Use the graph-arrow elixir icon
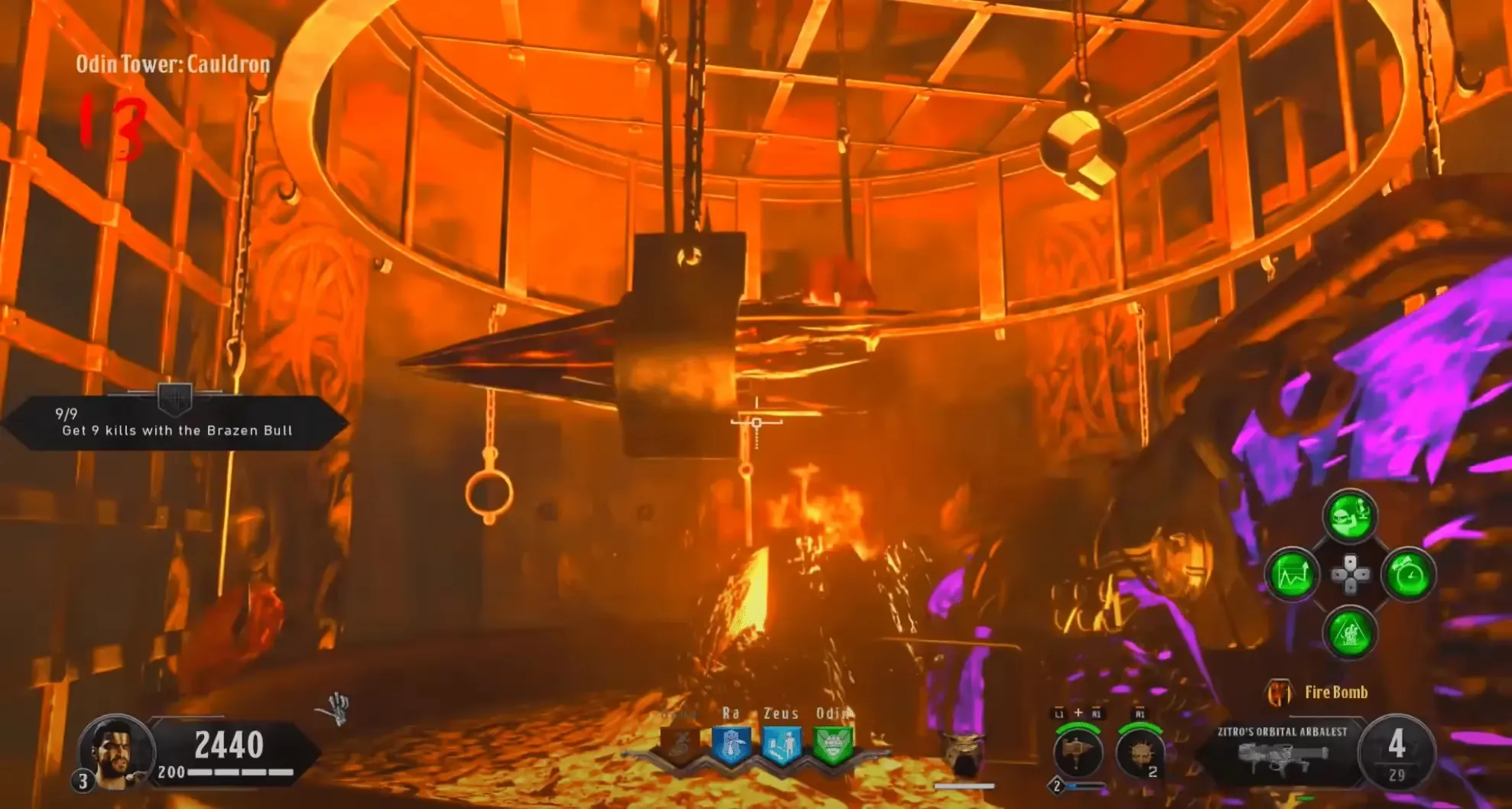The height and width of the screenshot is (809, 1512). tap(1292, 574)
